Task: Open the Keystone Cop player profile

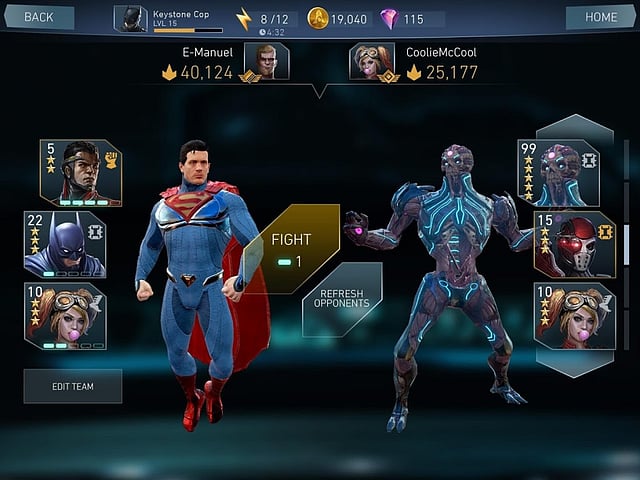Action: (168, 19)
